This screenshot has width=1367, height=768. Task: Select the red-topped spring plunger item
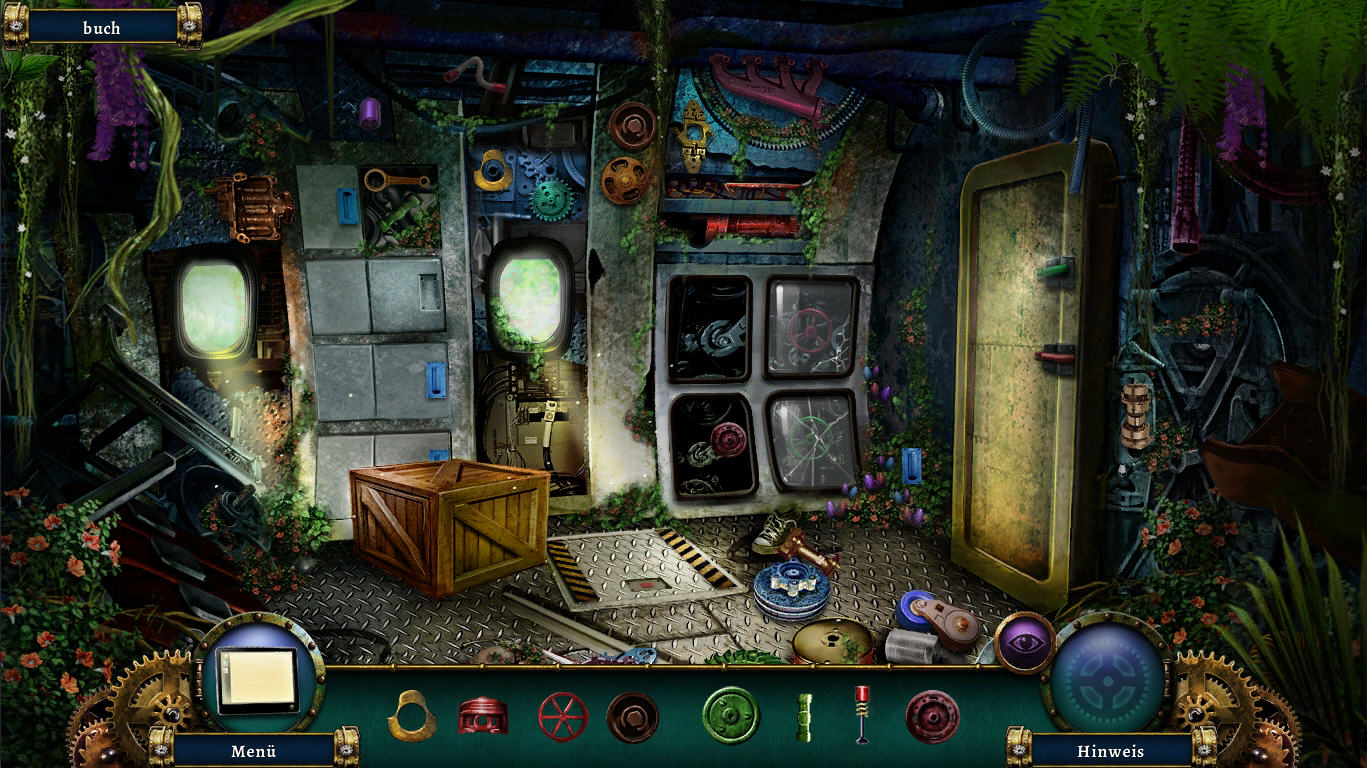coord(862,713)
